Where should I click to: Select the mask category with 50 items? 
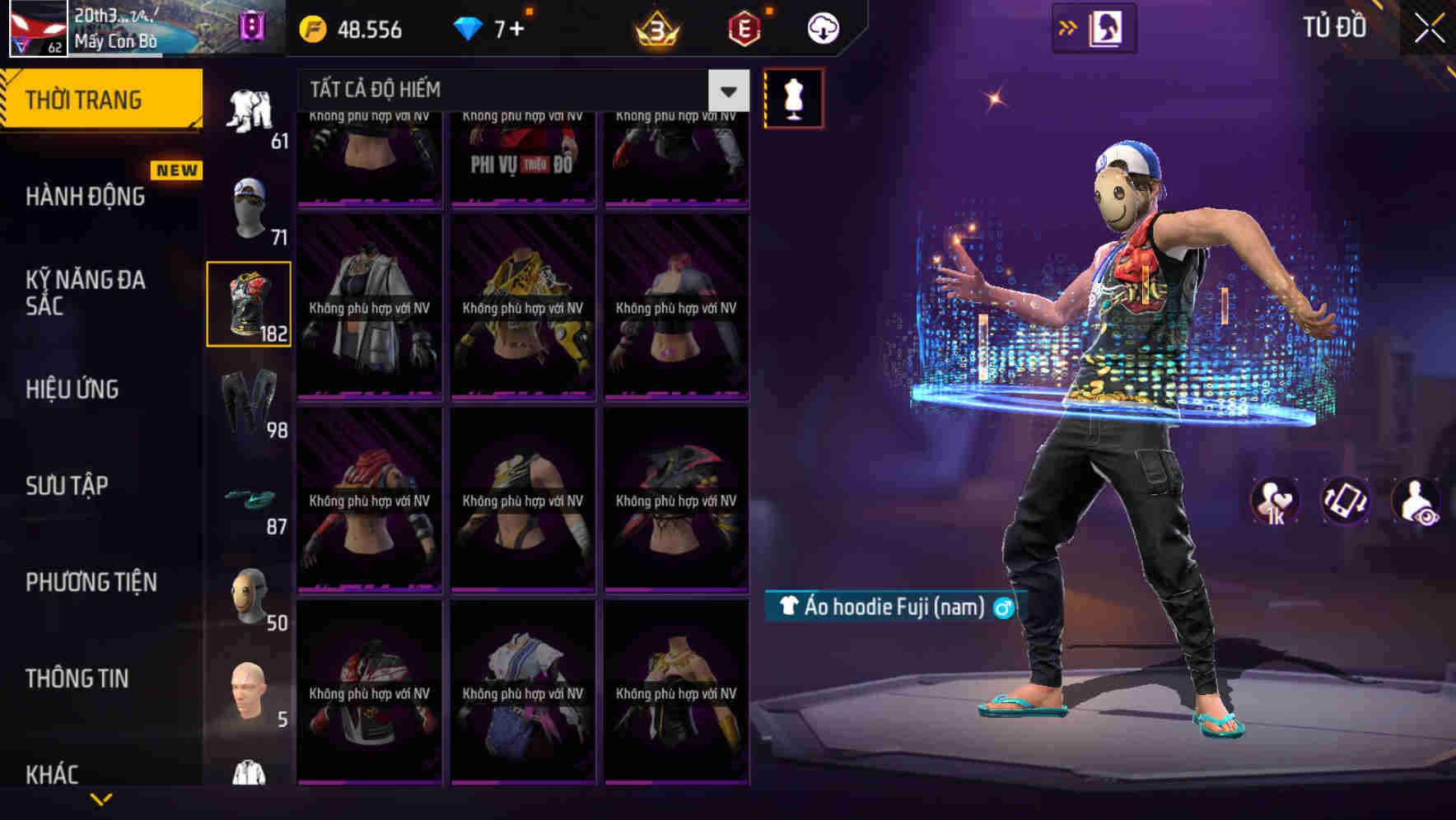click(250, 597)
